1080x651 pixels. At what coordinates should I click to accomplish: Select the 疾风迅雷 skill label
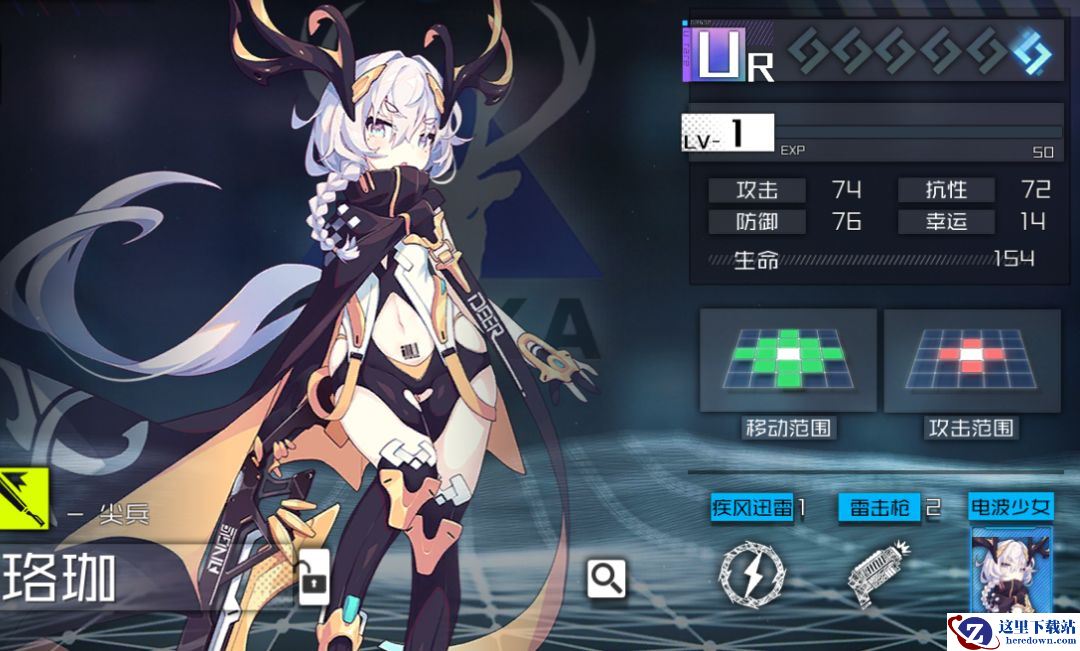click(x=753, y=507)
